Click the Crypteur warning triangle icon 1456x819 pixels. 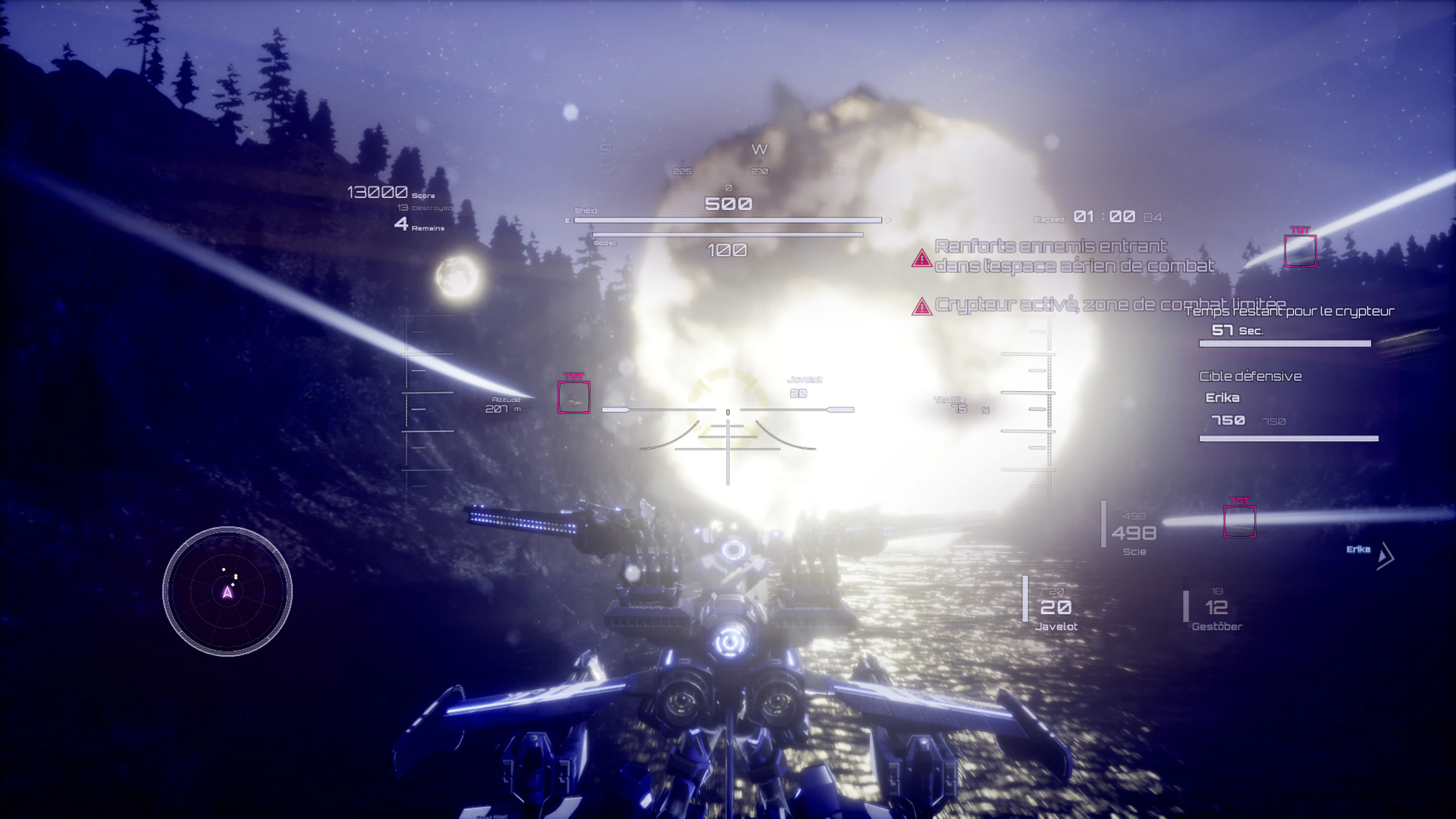point(923,308)
